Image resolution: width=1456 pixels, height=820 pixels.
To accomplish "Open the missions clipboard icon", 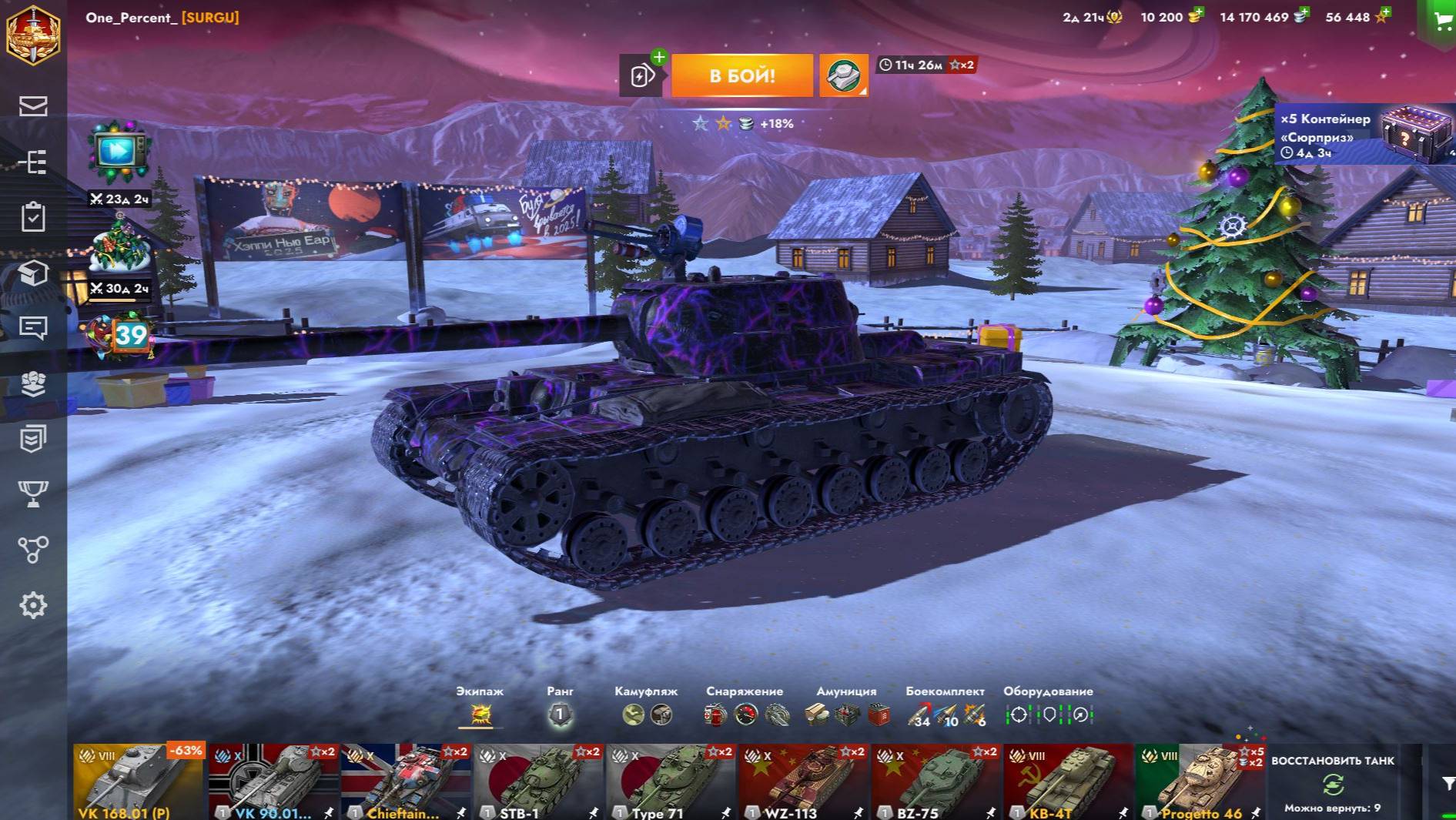I will point(33,216).
